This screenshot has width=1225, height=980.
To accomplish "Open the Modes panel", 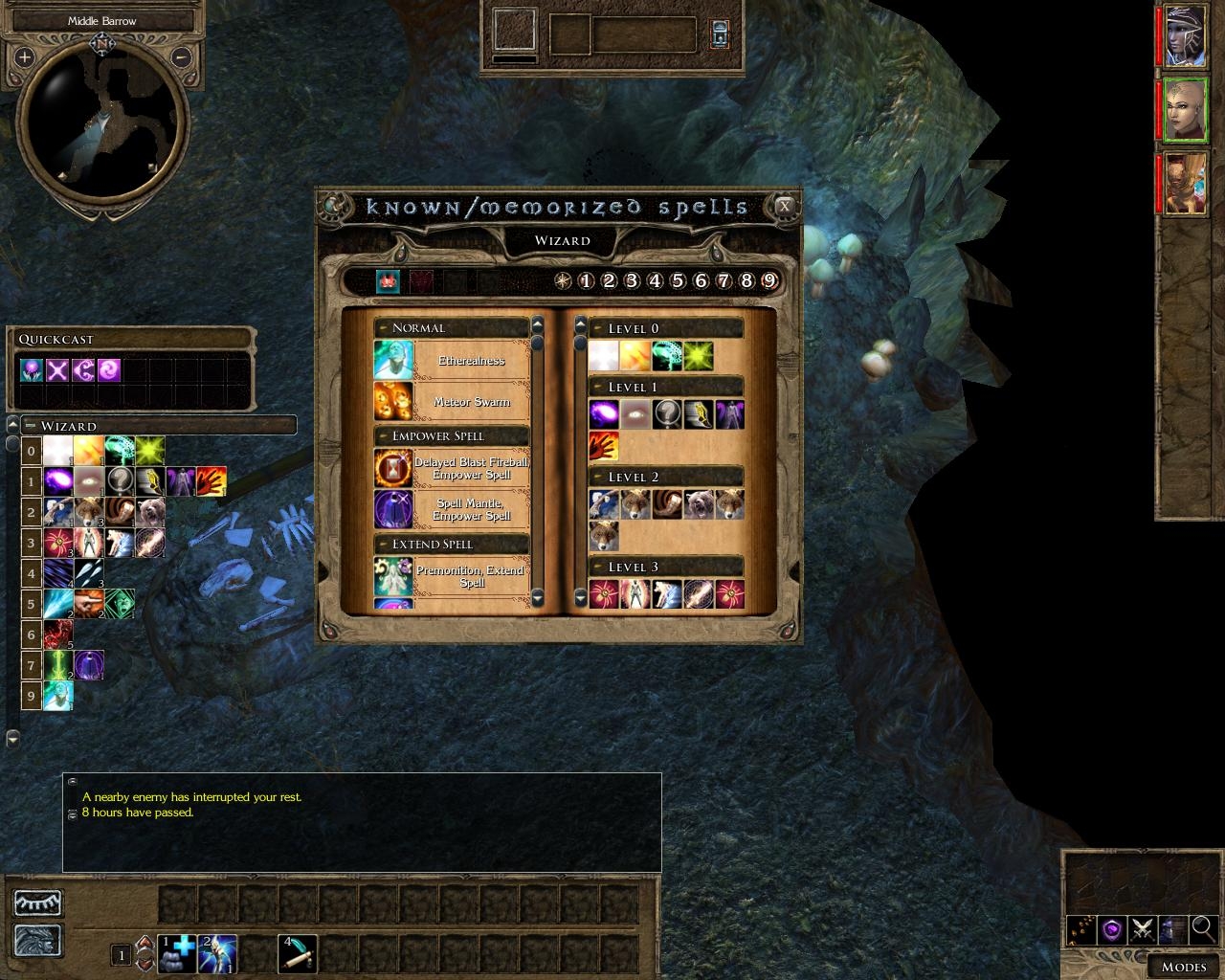I will (x=1183, y=967).
